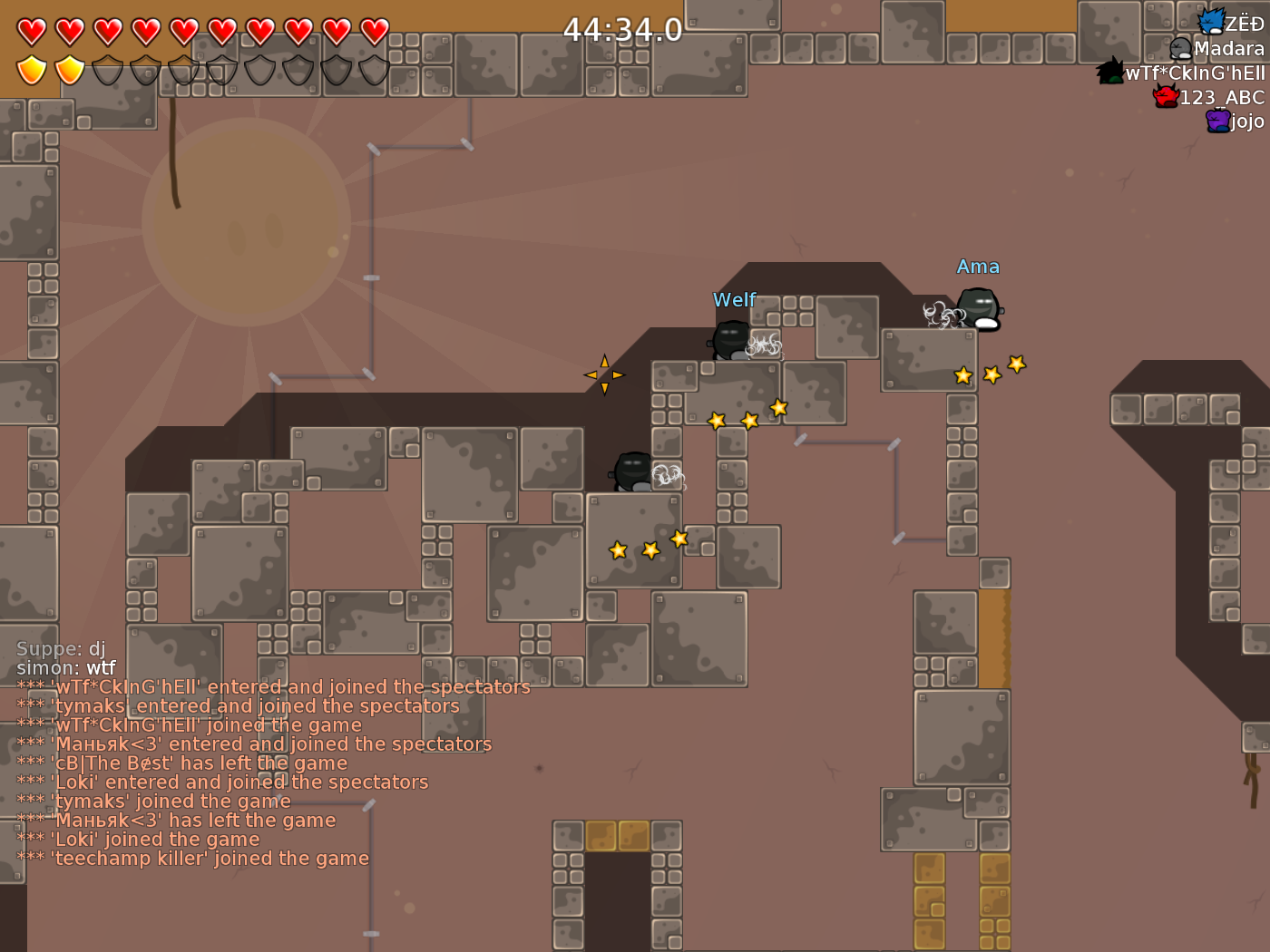1270x952 pixels.
Task: Select the player Ama by their name label
Action: click(979, 267)
